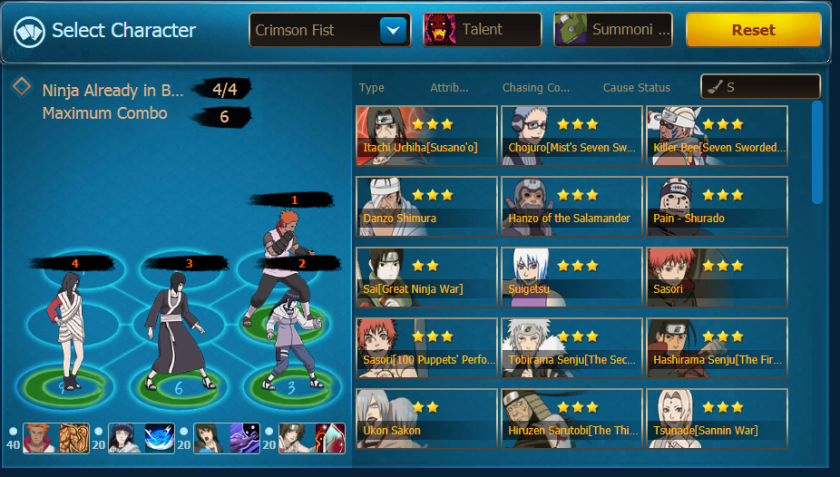The image size is (840, 477).
Task: Select Danzo Shimura card
Action: [426, 206]
